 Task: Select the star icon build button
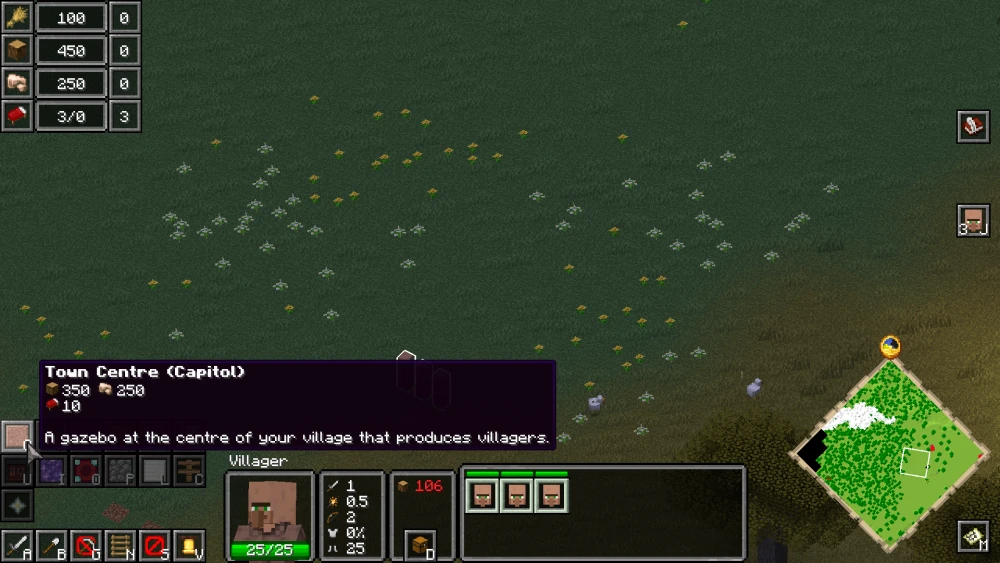pyautogui.click(x=17, y=505)
